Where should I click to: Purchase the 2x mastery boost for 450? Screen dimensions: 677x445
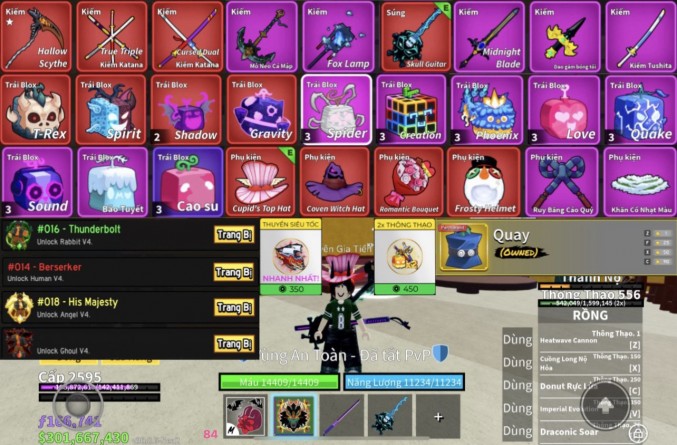(x=406, y=260)
